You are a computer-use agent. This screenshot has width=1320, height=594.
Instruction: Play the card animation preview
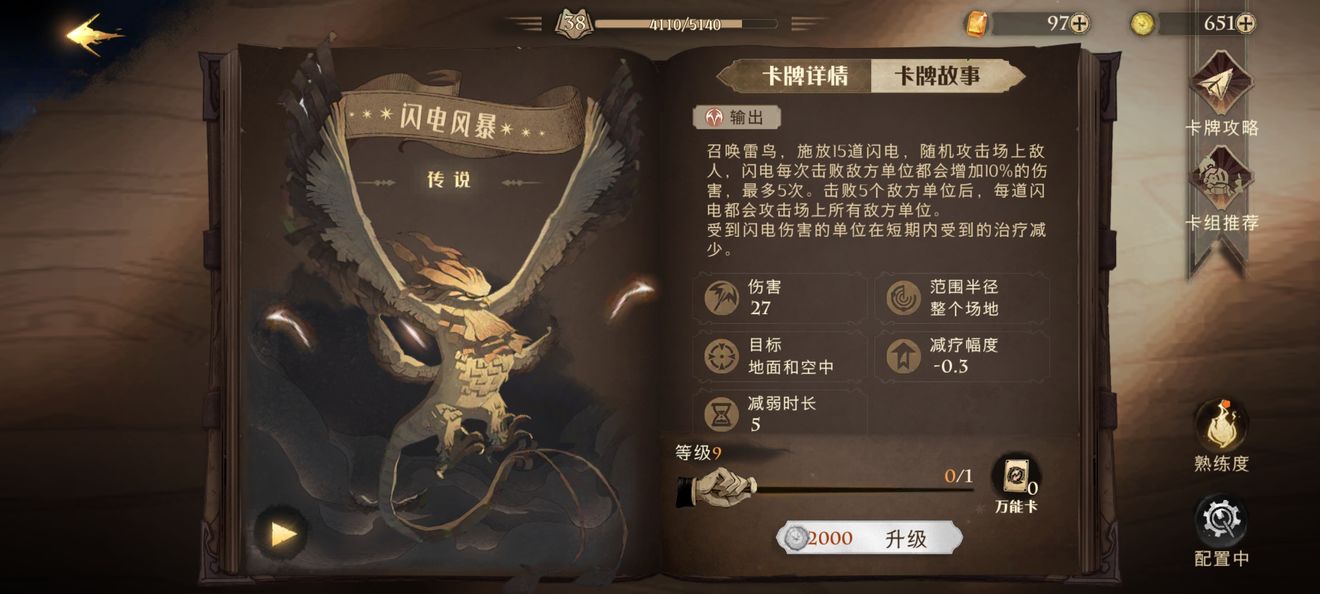(x=283, y=534)
